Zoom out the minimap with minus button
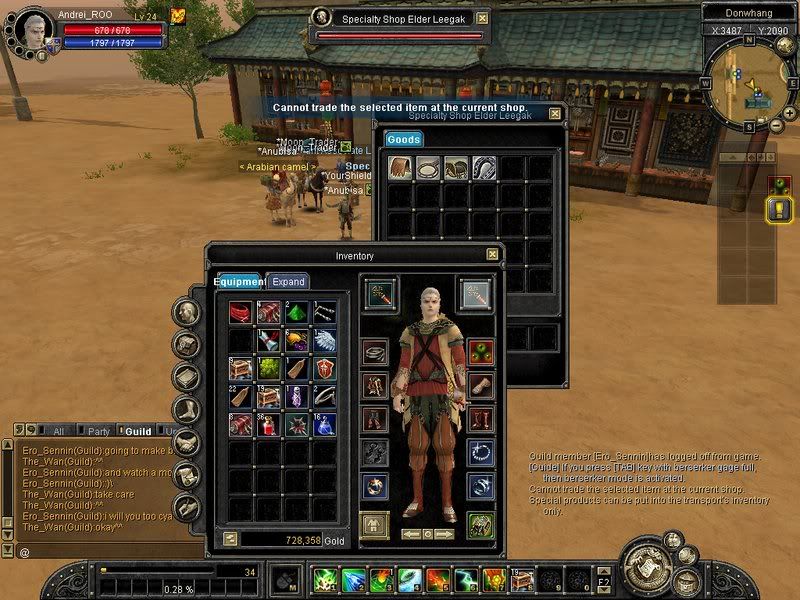The width and height of the screenshot is (800, 600). pyautogui.click(x=777, y=127)
